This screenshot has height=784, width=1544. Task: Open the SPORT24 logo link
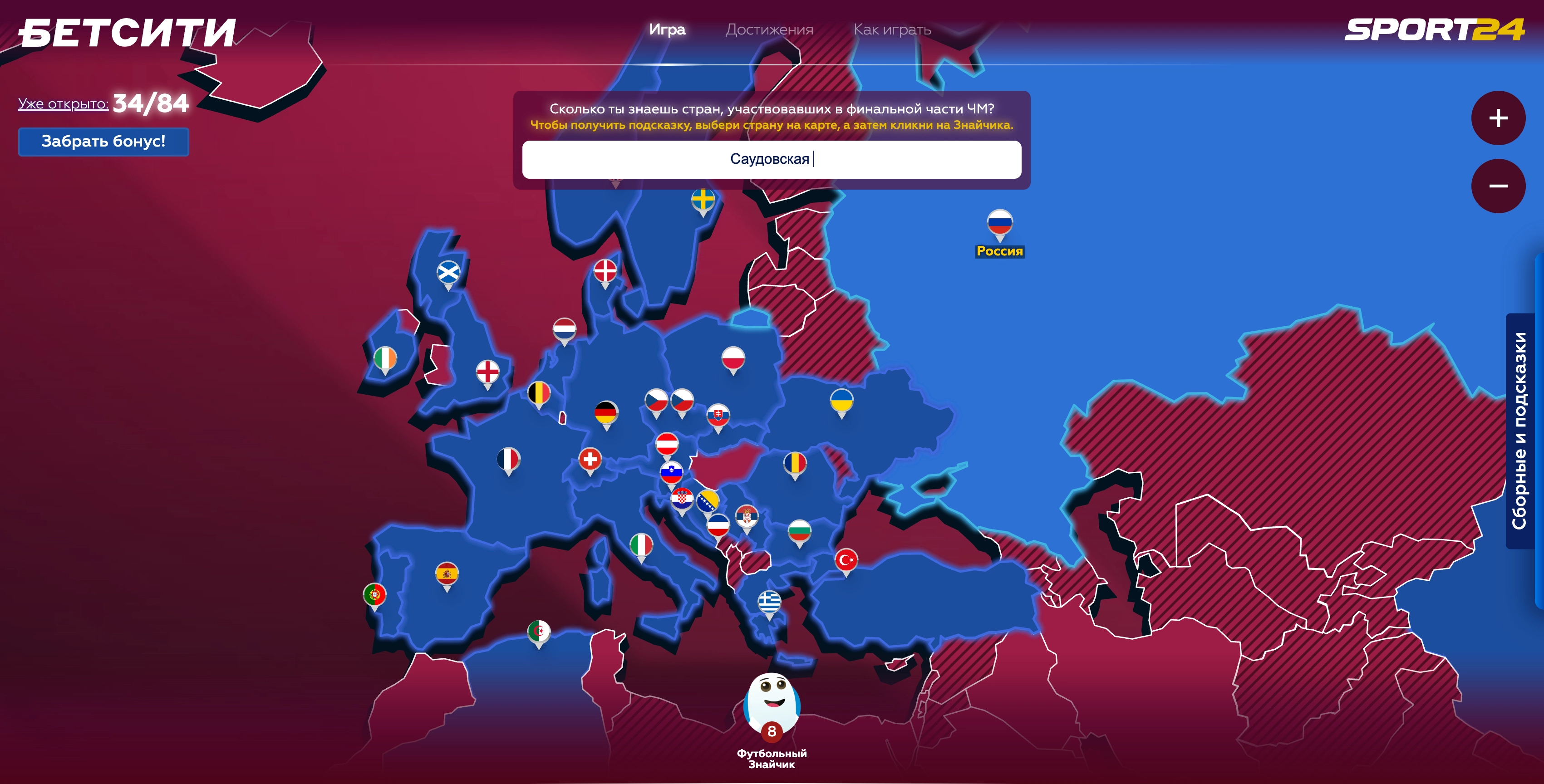1434,29
